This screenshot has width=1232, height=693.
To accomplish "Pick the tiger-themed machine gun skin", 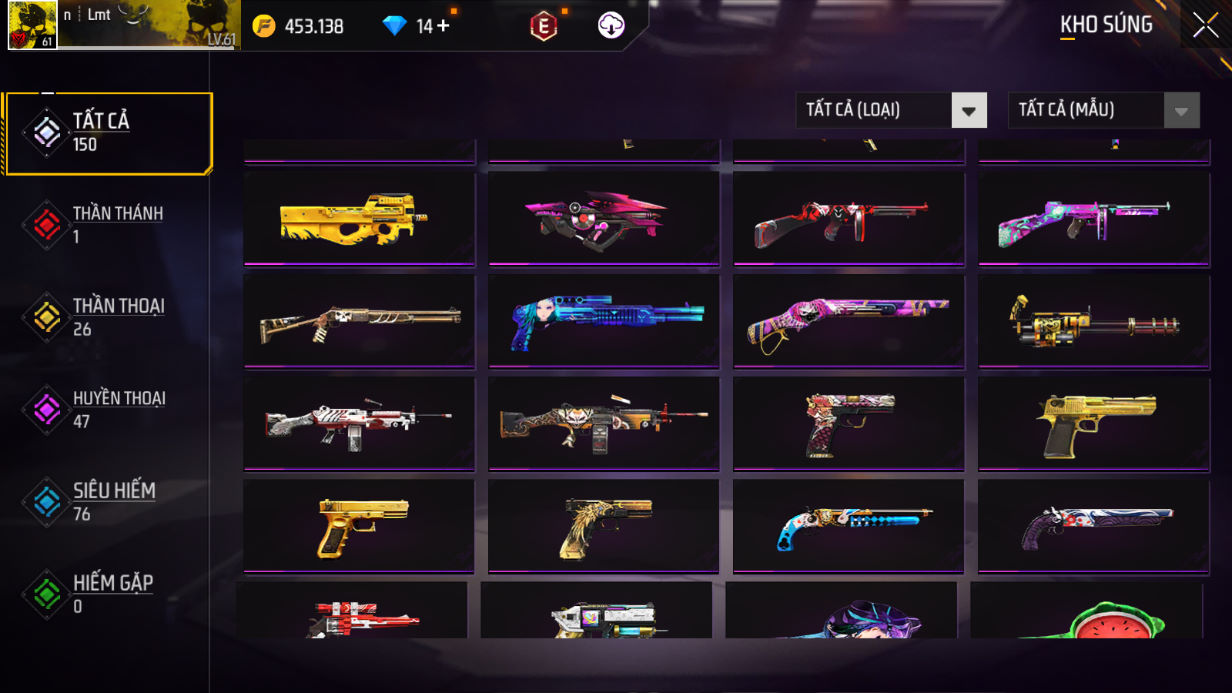I will pyautogui.click(x=604, y=424).
